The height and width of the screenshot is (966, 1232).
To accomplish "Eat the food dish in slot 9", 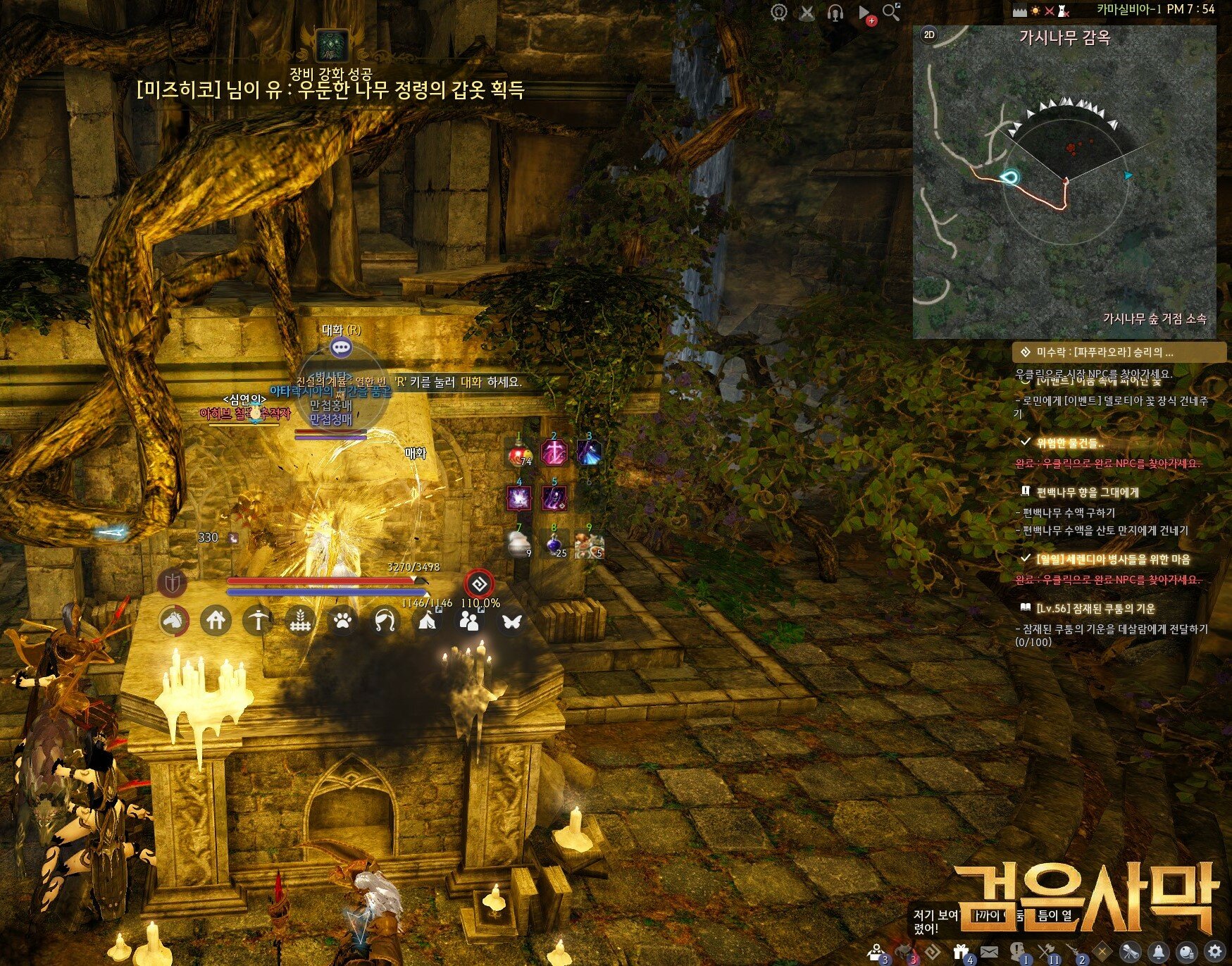I will (589, 545).
